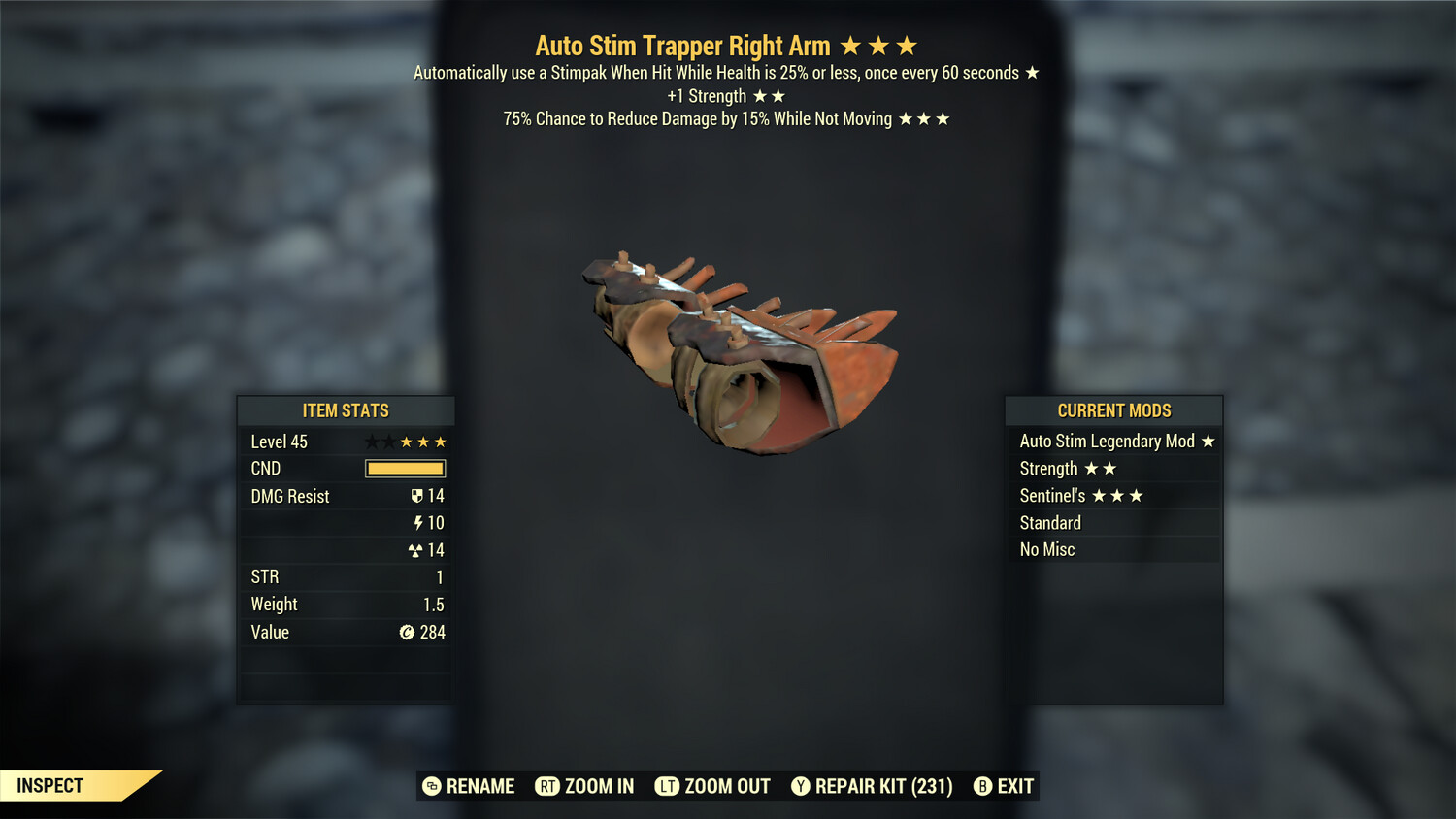Open the No Misc mod slot

[1047, 549]
